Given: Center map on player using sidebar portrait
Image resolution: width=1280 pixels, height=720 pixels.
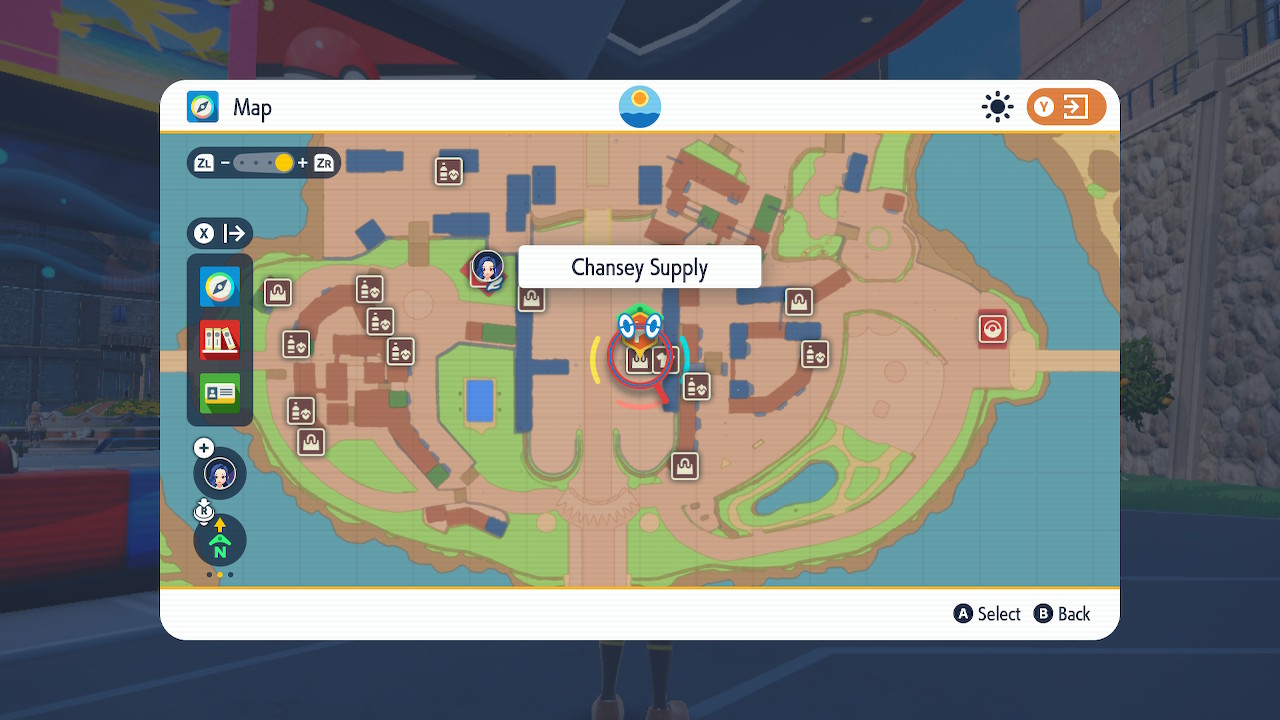Looking at the screenshot, I should (x=220, y=473).
